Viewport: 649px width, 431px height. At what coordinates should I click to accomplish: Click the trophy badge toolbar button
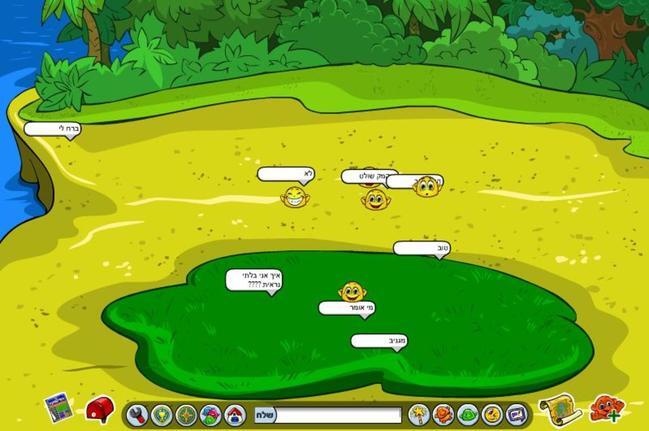[x=162, y=414]
